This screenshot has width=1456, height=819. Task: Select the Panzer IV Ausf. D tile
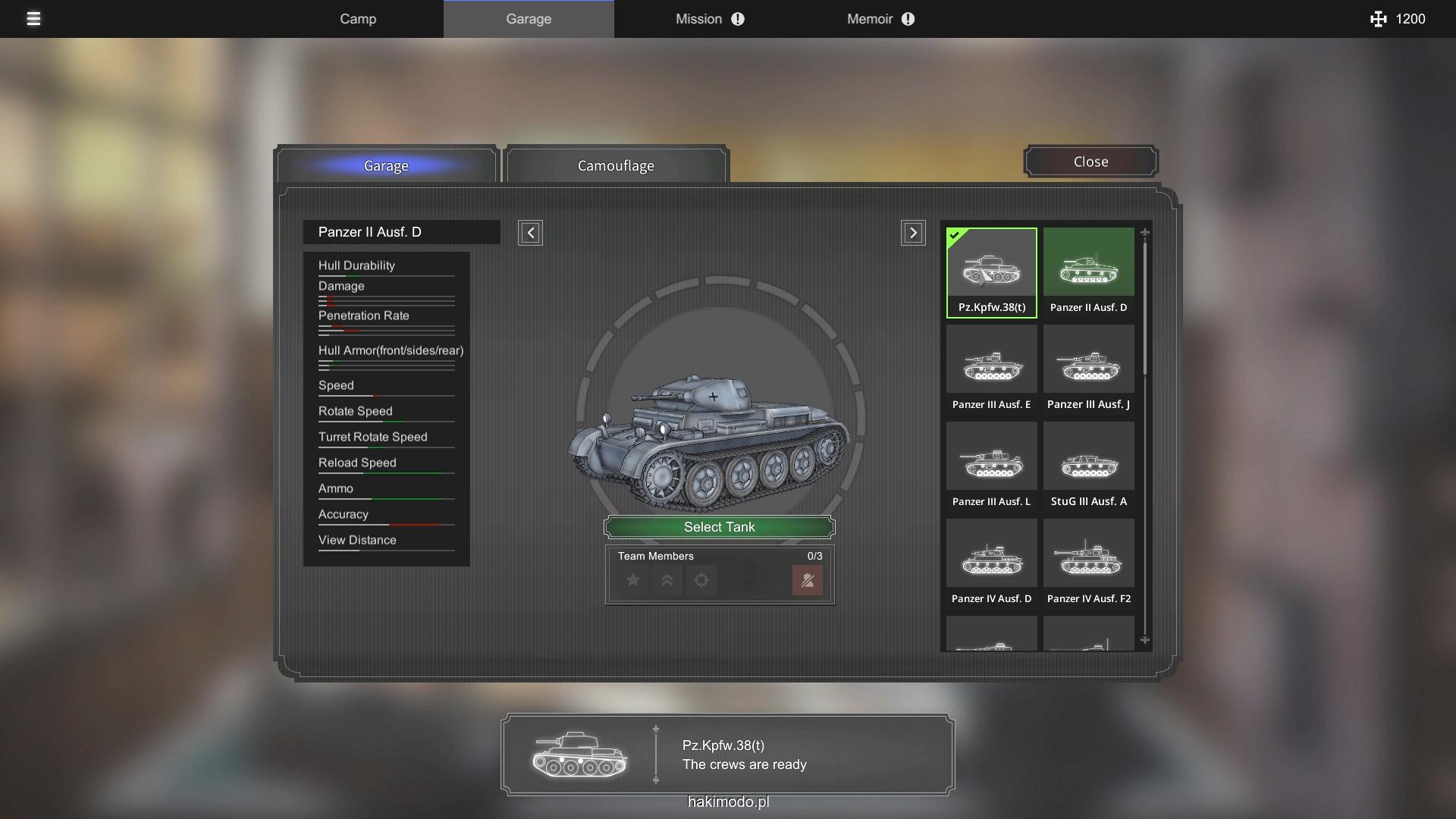coord(991,563)
